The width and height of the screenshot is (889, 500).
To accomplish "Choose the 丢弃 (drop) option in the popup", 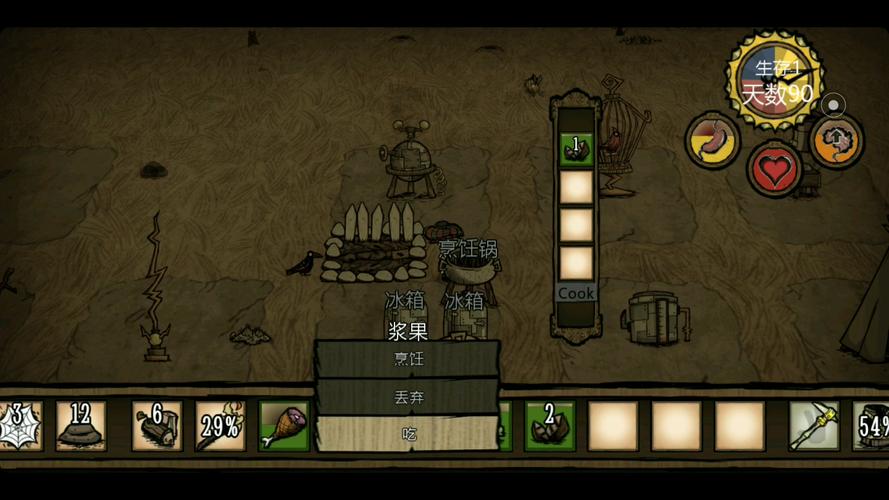I will [407, 397].
